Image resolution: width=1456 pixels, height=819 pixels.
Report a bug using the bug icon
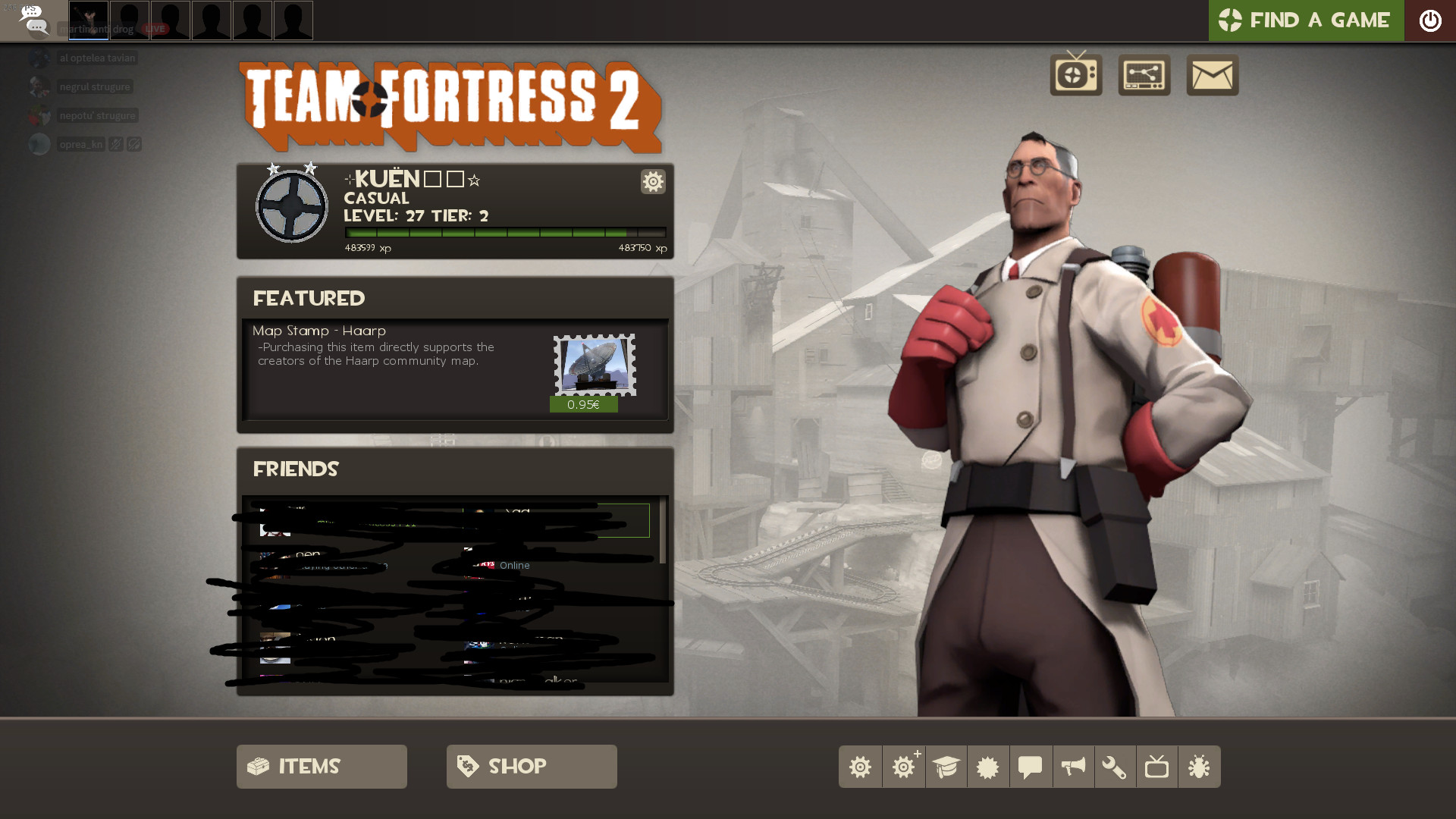point(1200,767)
